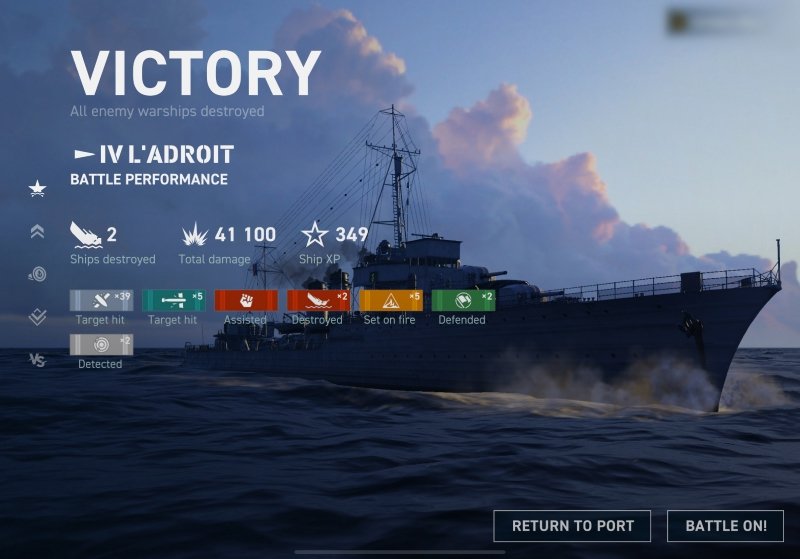Screen dimensions: 800x559
Task: Switch to the double up-chevron tab
Action: pos(37,231)
